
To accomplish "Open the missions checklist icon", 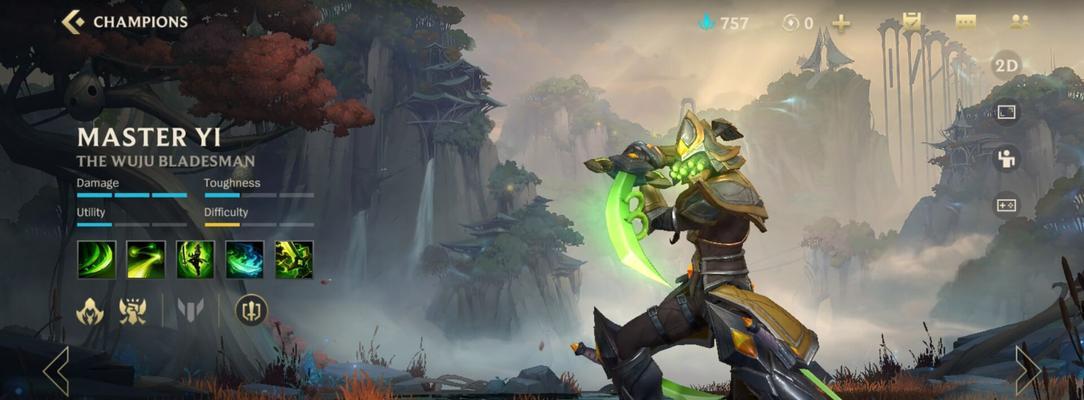I will coord(911,21).
